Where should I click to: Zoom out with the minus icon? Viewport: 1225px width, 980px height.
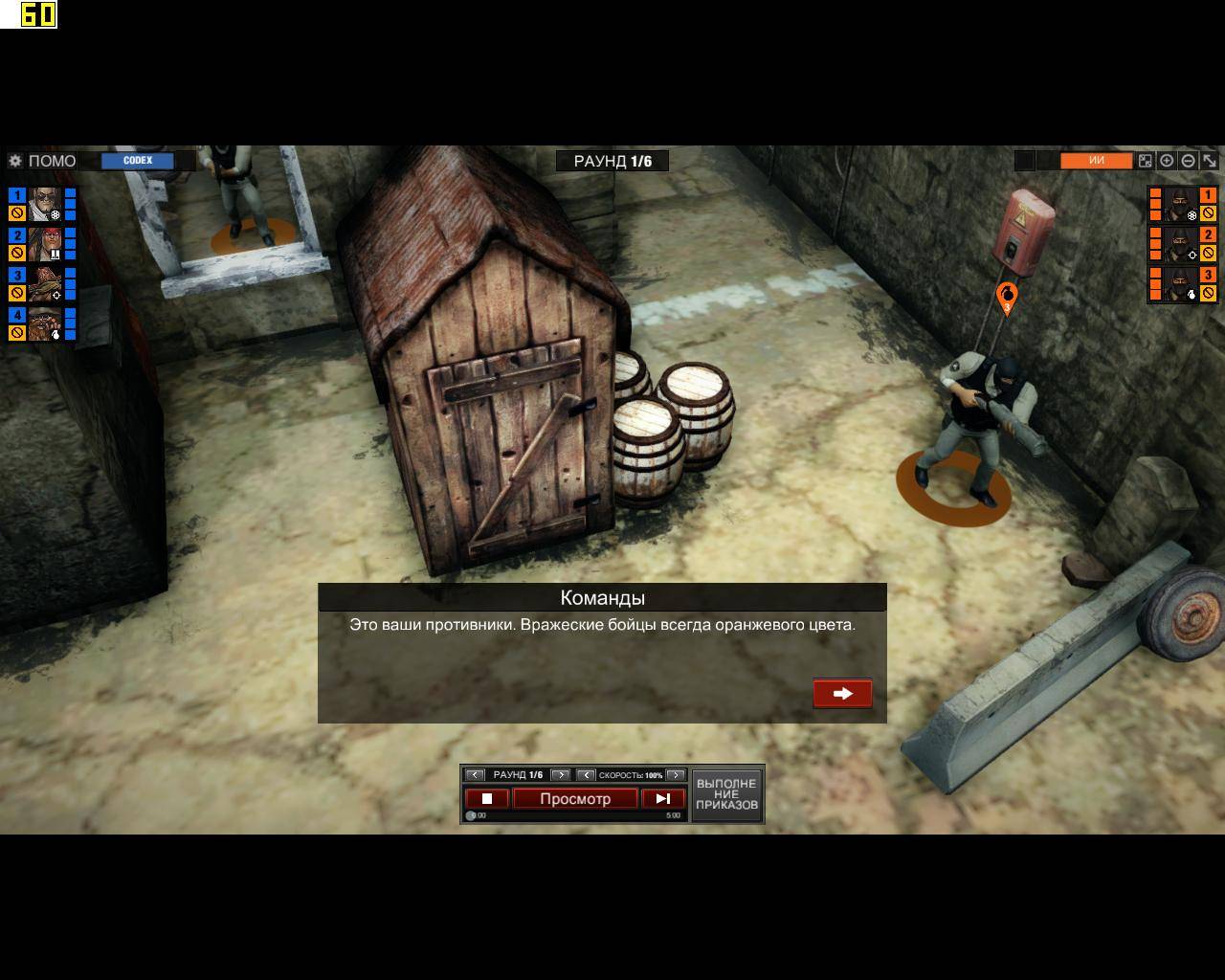click(1188, 161)
